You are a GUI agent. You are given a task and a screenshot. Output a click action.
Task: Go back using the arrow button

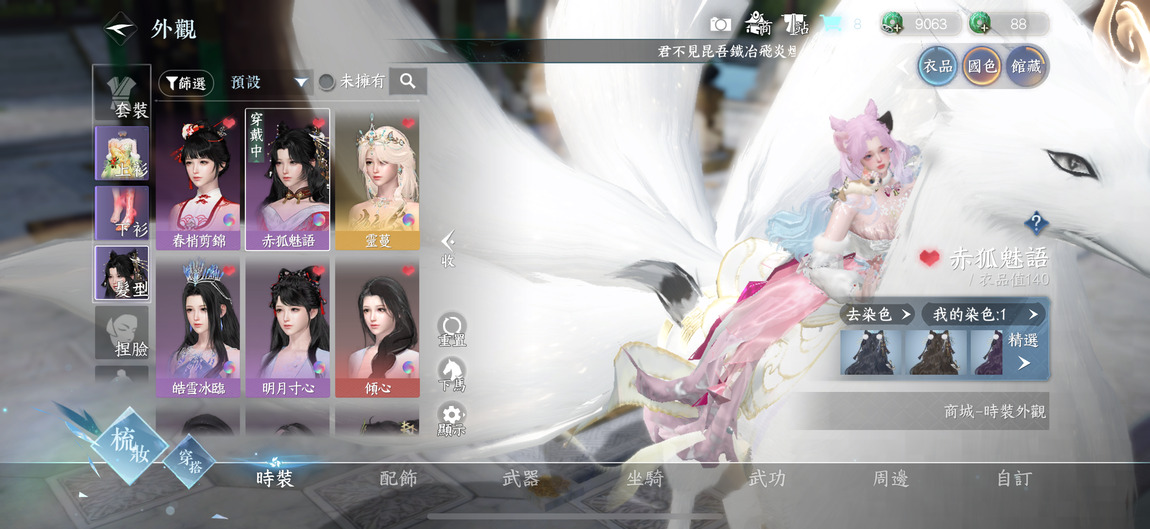pyautogui.click(x=120, y=29)
